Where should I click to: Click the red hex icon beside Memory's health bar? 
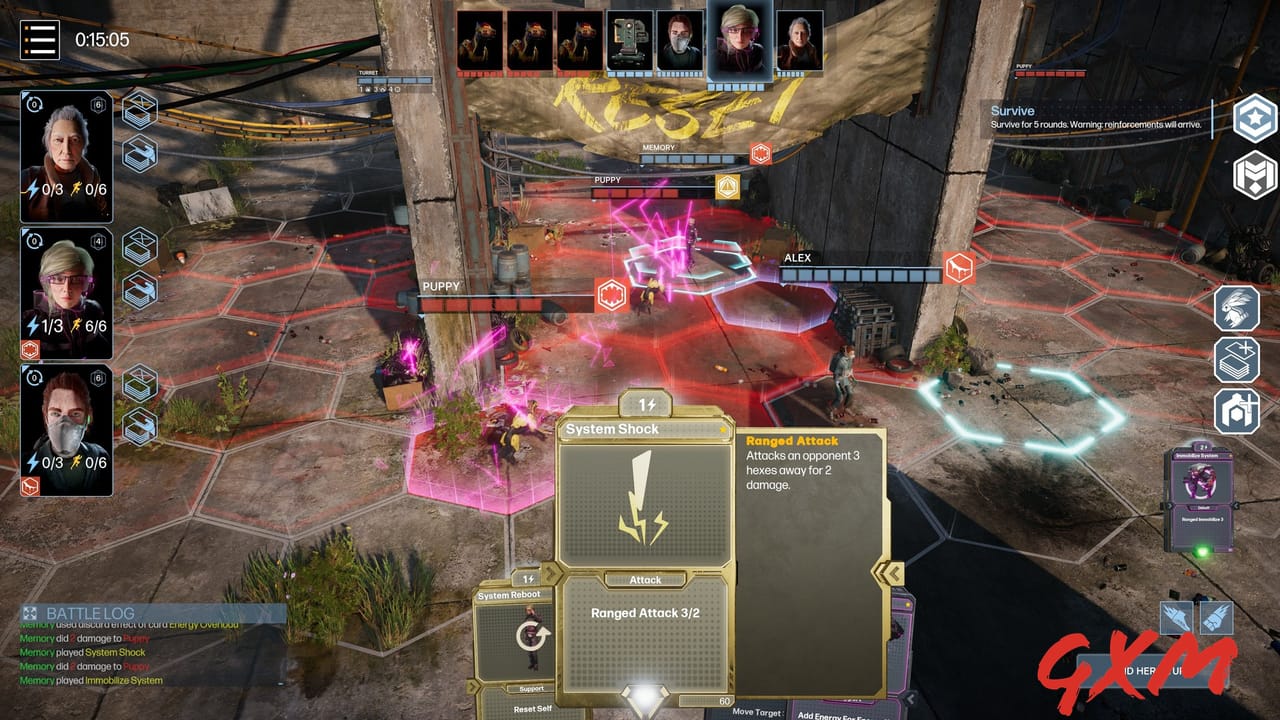(761, 154)
